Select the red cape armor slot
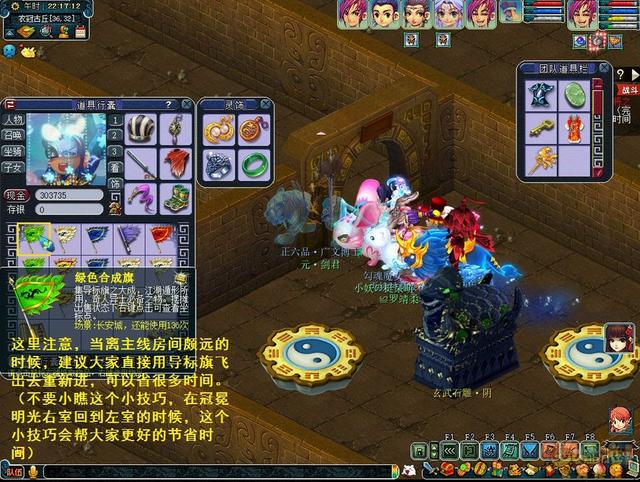The height and width of the screenshot is (482, 640). click(x=176, y=163)
